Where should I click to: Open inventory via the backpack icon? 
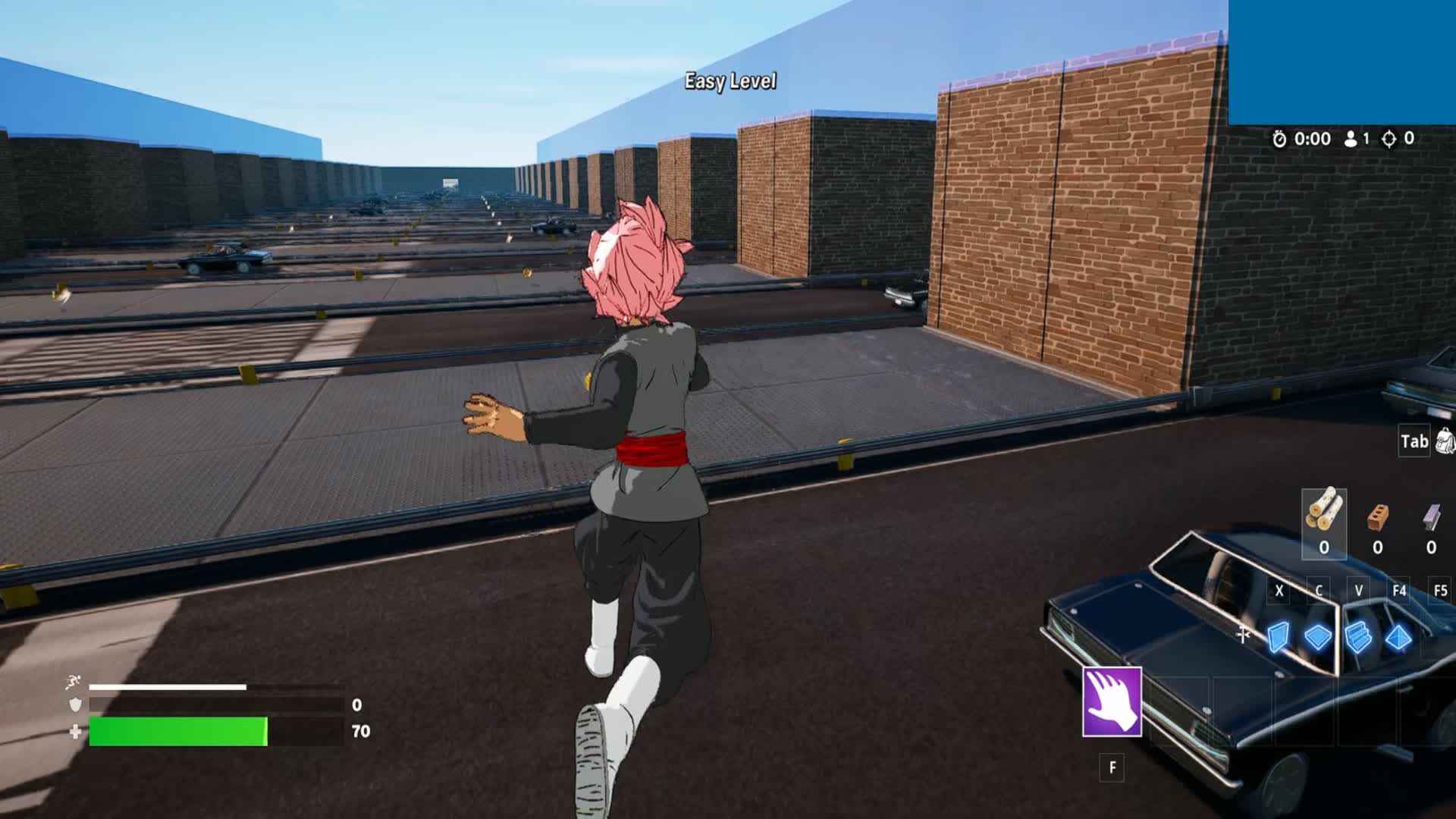tap(1445, 438)
